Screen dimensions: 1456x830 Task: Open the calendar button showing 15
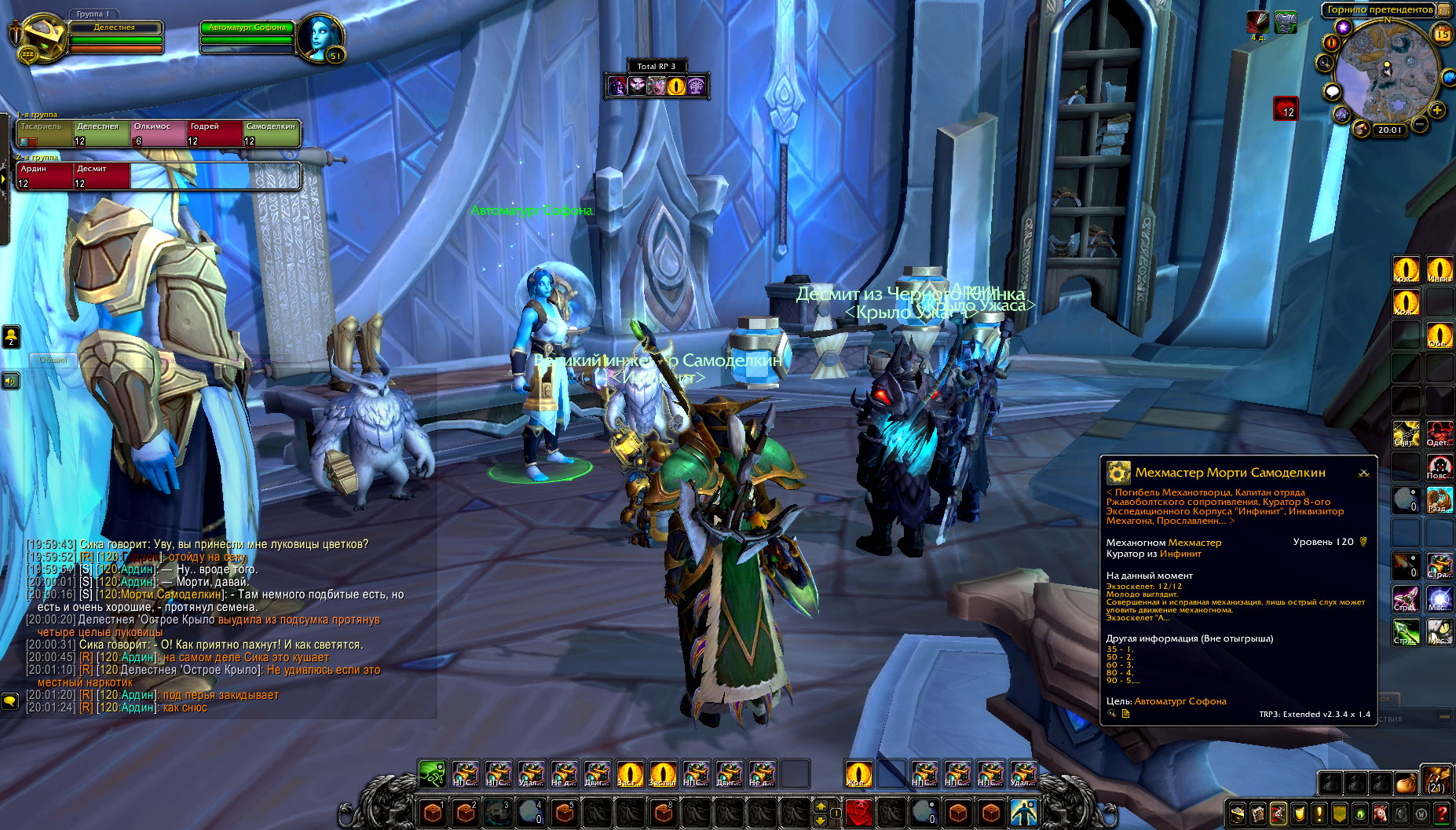1442,33
